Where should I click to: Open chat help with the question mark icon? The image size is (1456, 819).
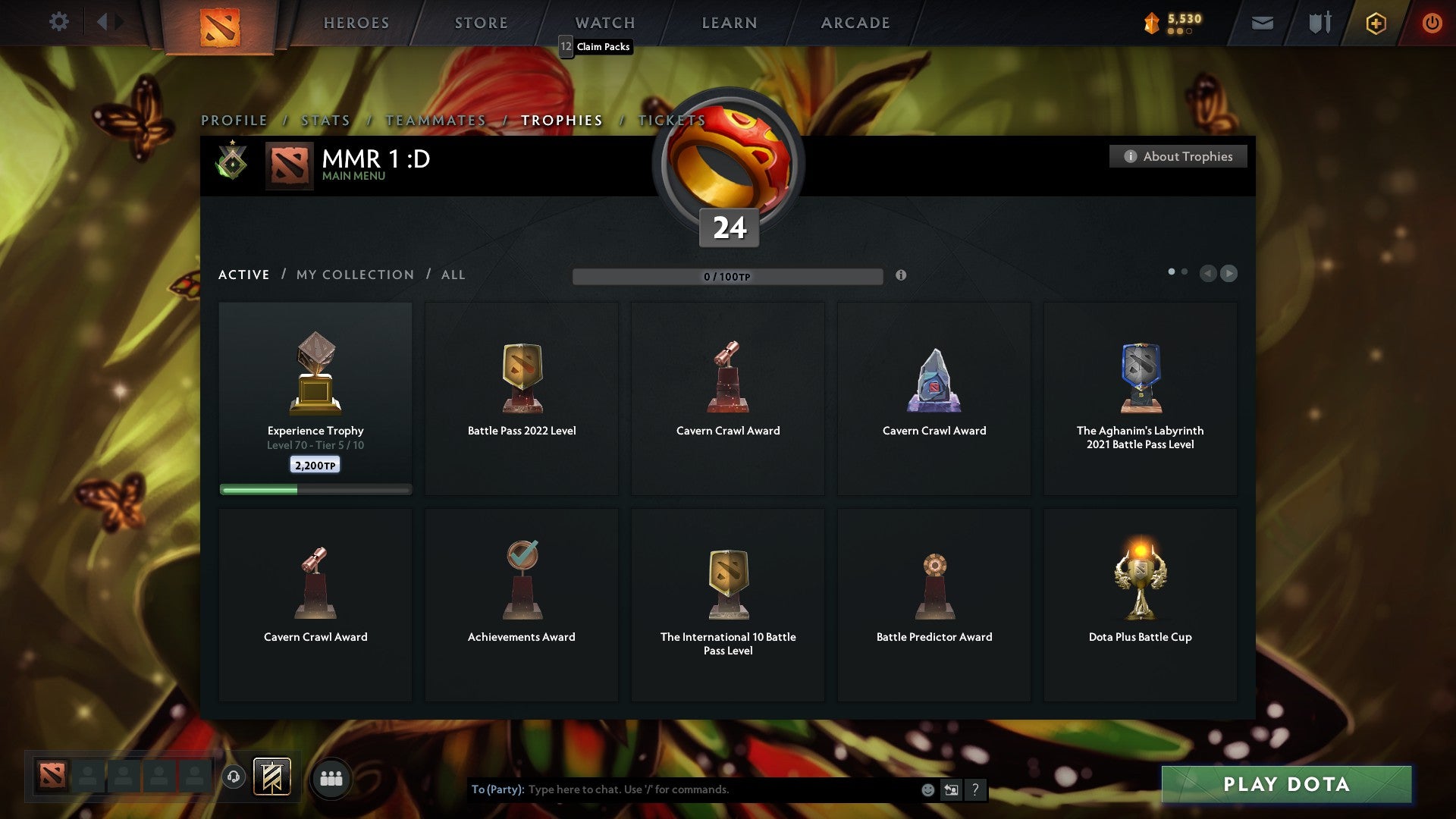(975, 789)
